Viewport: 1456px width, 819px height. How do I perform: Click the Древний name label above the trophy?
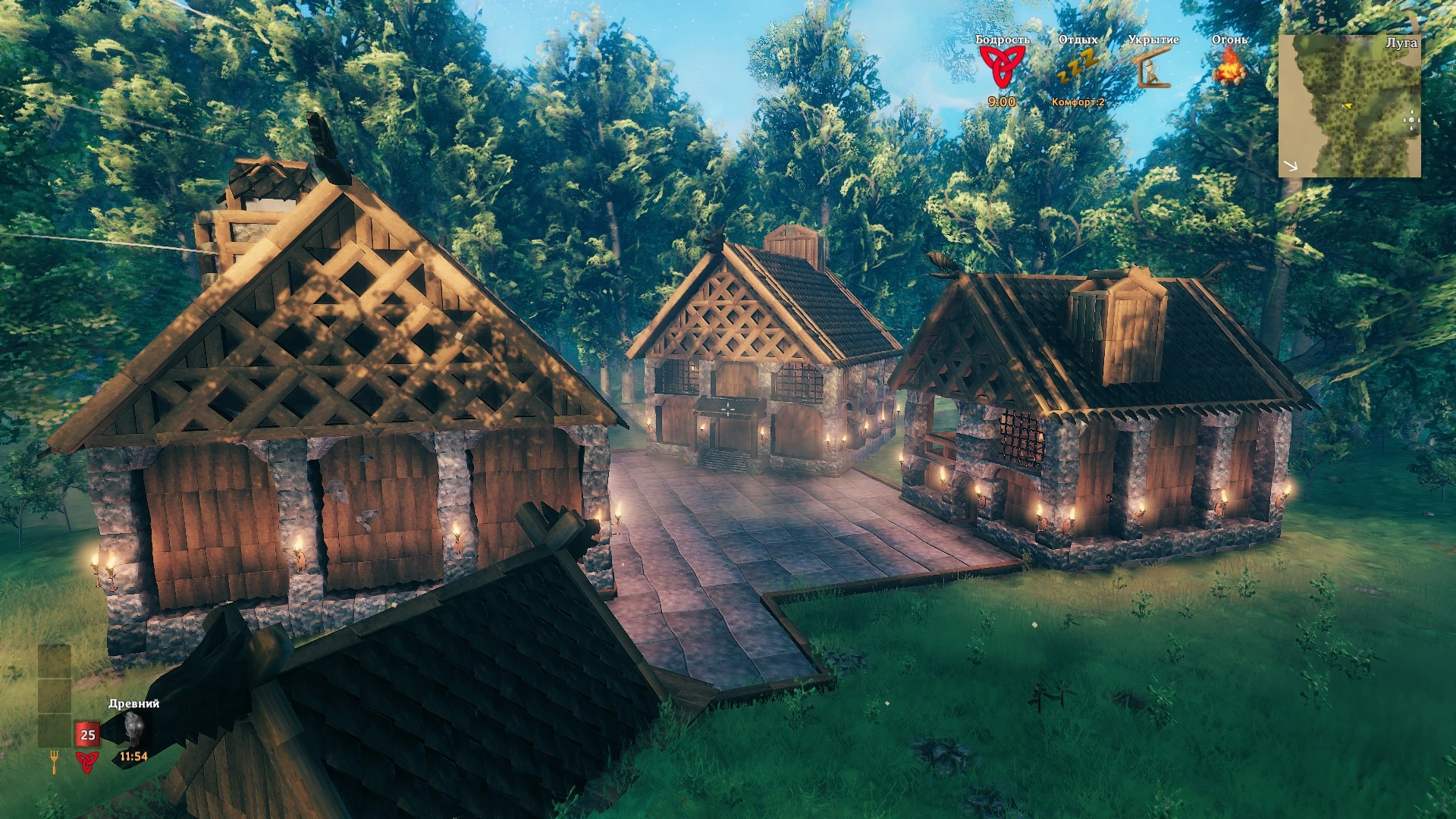[x=132, y=703]
